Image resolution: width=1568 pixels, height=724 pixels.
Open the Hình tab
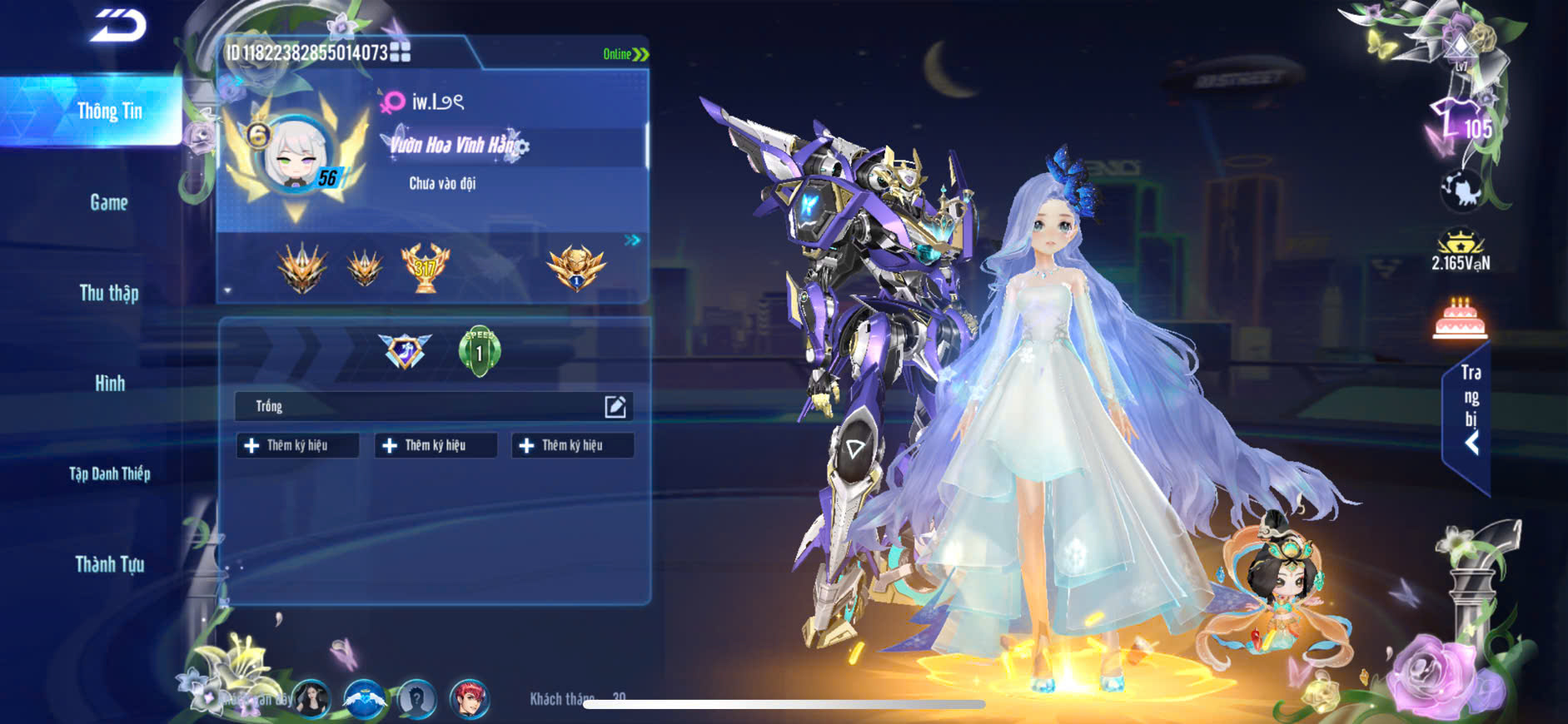109,384
